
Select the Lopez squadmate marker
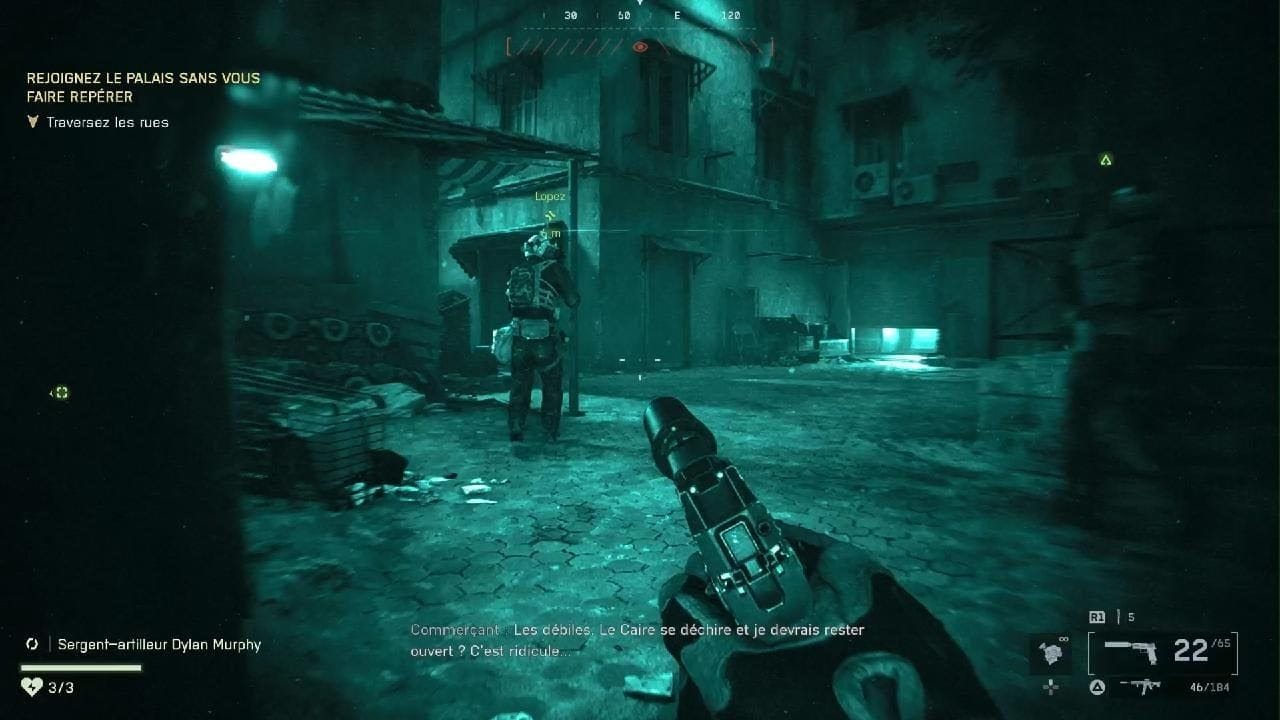click(x=549, y=197)
